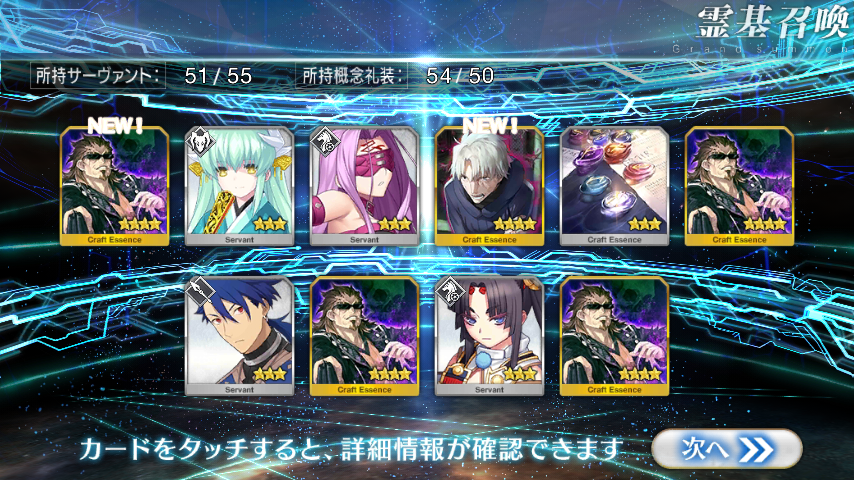Open the purple-haired masked servant card
Screen dimensions: 854x480
click(365, 185)
